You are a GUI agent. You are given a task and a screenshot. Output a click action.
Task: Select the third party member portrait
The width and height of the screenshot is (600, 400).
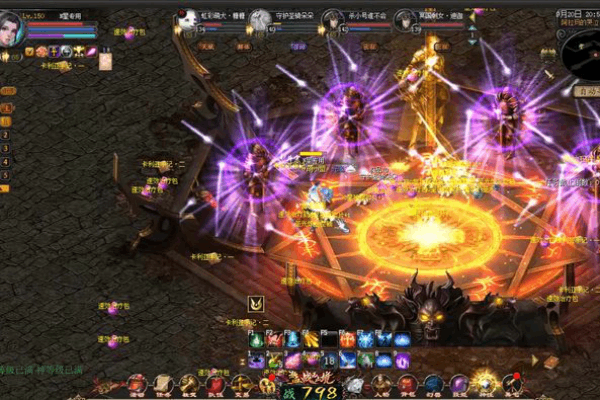[x=333, y=20]
